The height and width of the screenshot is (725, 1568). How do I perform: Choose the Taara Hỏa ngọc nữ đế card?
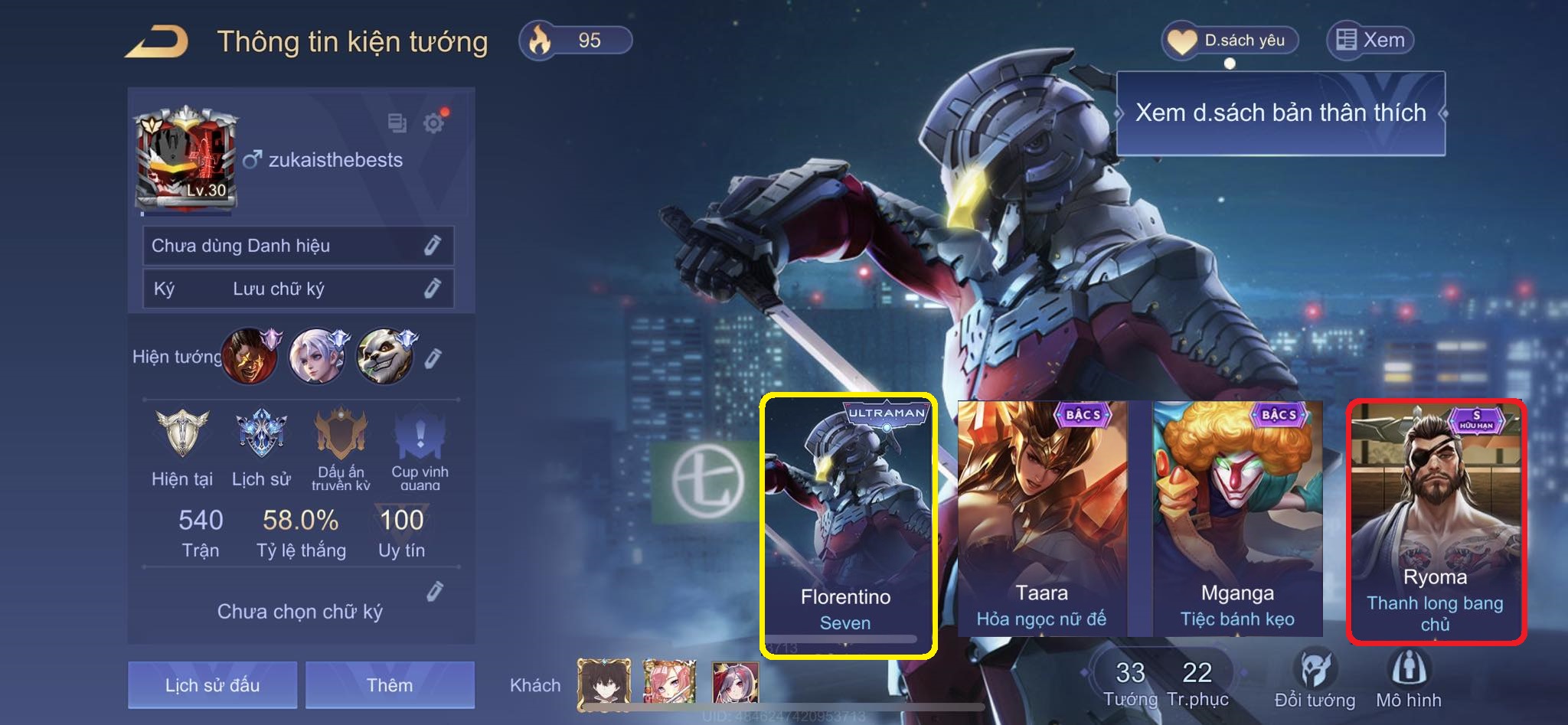tap(1042, 518)
